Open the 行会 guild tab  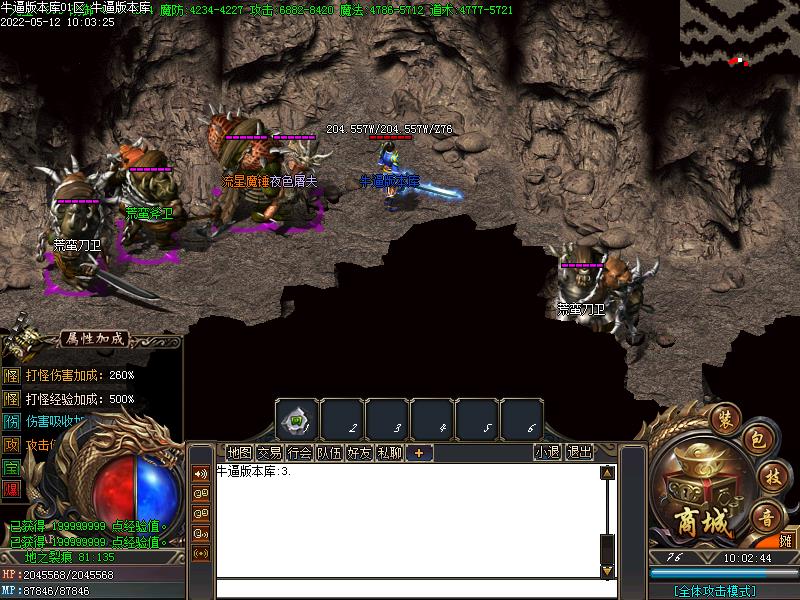point(299,452)
